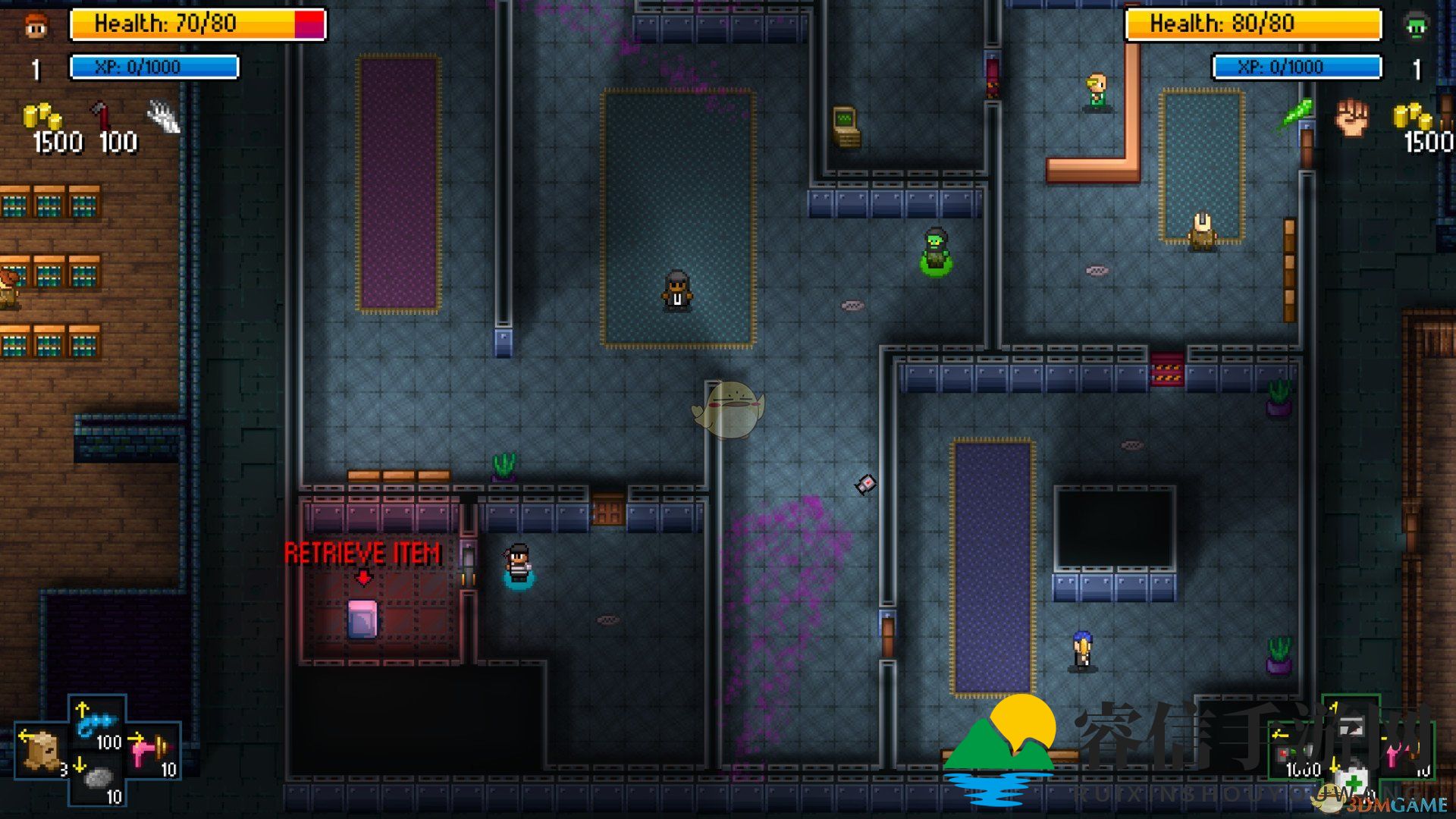Select the grey rock hotbar slot
The image size is (1456, 819).
click(x=97, y=779)
